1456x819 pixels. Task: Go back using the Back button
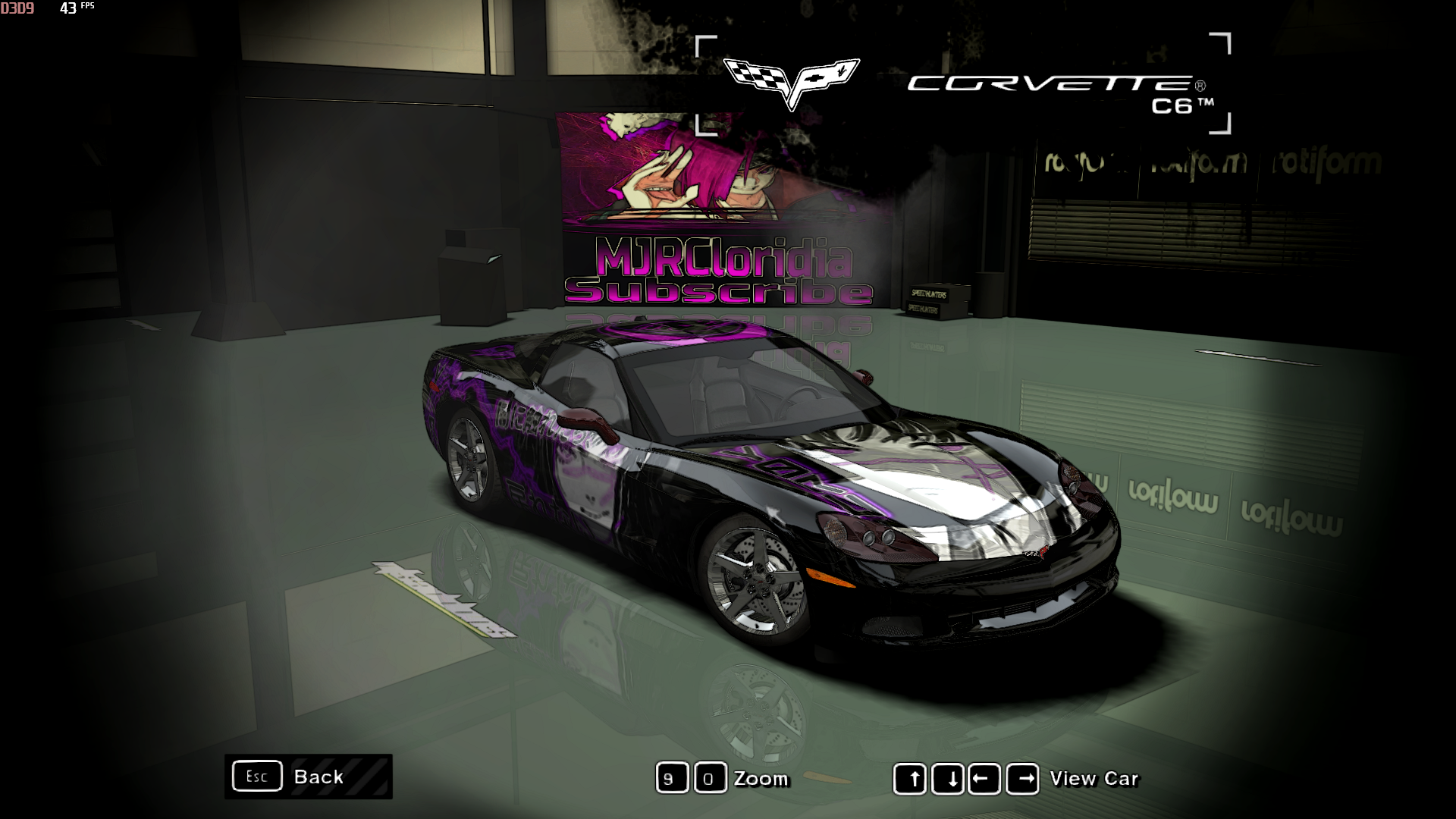point(309,777)
